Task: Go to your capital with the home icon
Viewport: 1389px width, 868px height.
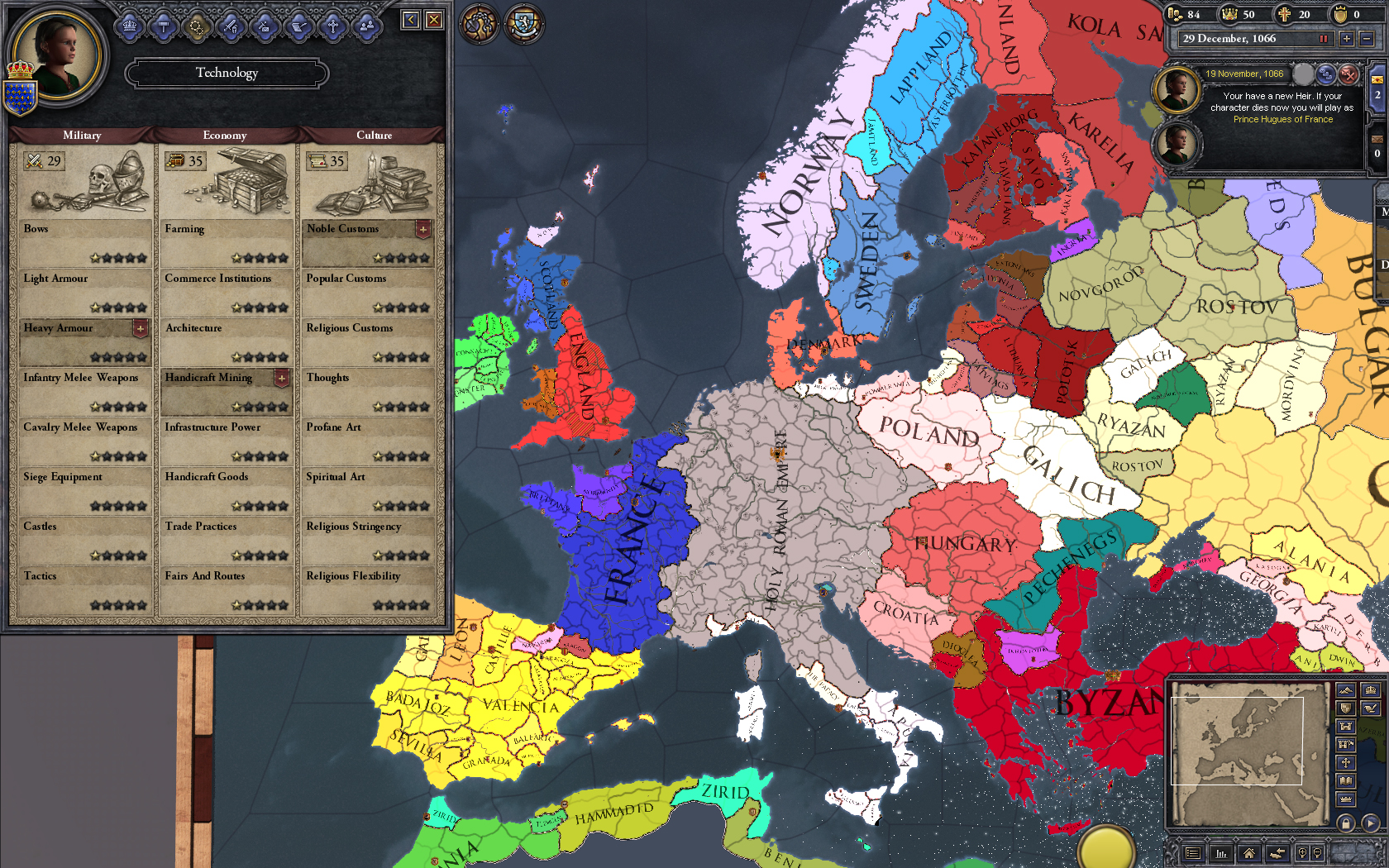Action: [1248, 855]
